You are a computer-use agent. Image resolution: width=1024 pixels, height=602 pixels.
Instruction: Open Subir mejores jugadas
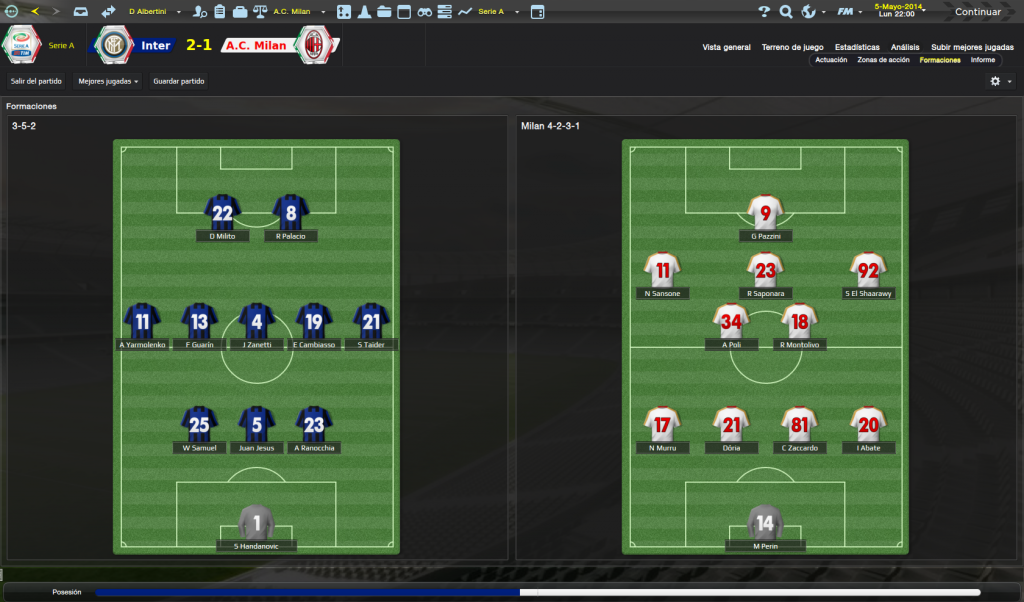click(x=972, y=47)
